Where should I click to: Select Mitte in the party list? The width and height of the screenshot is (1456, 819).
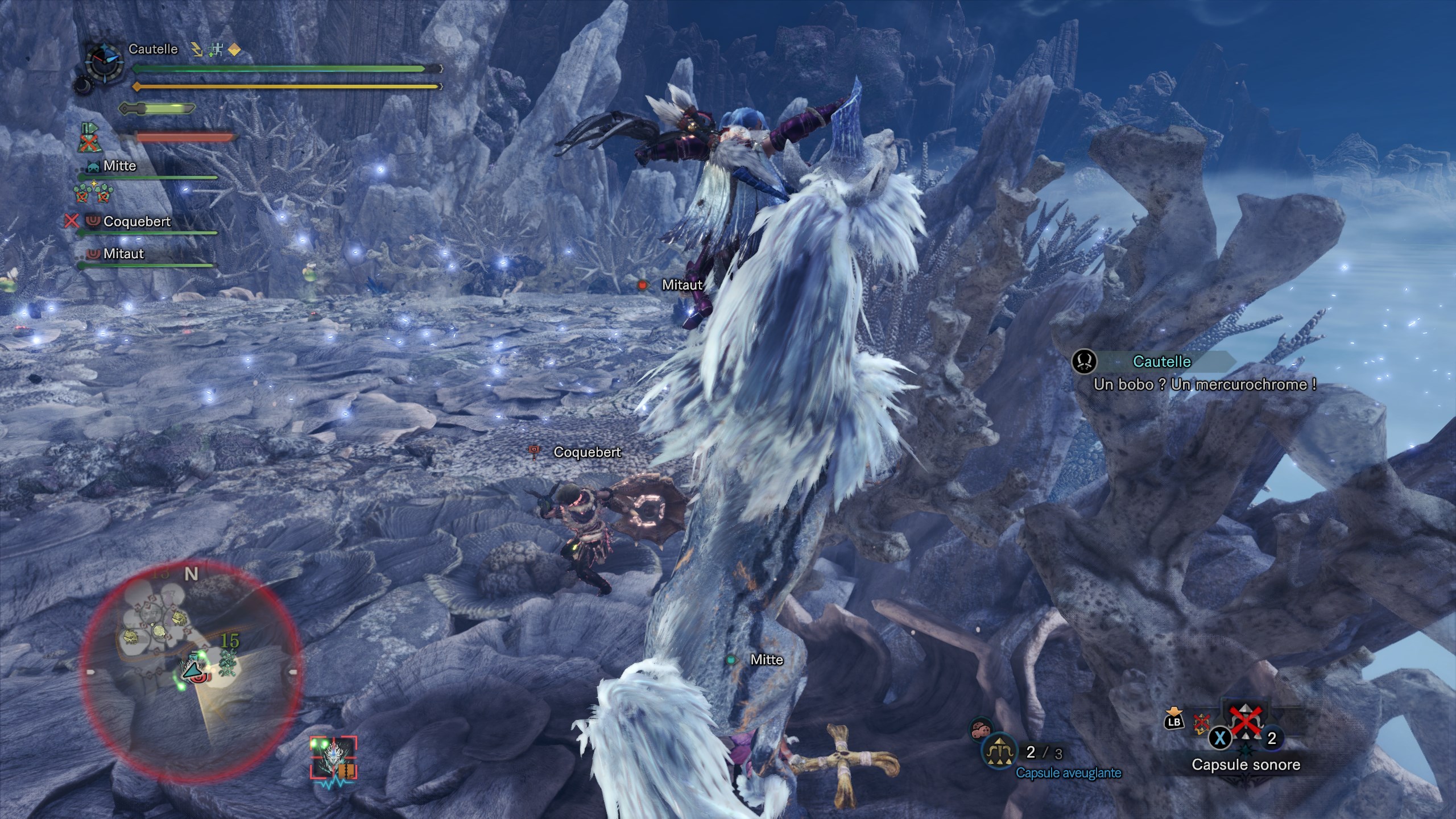(x=119, y=166)
